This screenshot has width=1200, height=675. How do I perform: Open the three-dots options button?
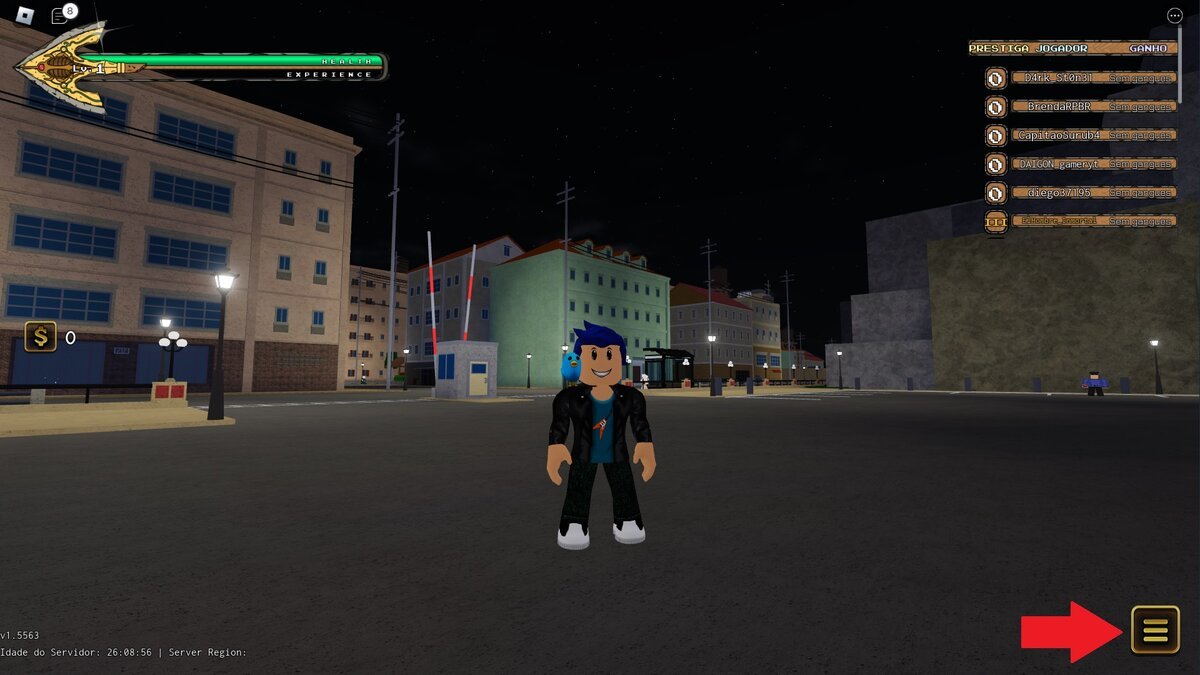1174,16
